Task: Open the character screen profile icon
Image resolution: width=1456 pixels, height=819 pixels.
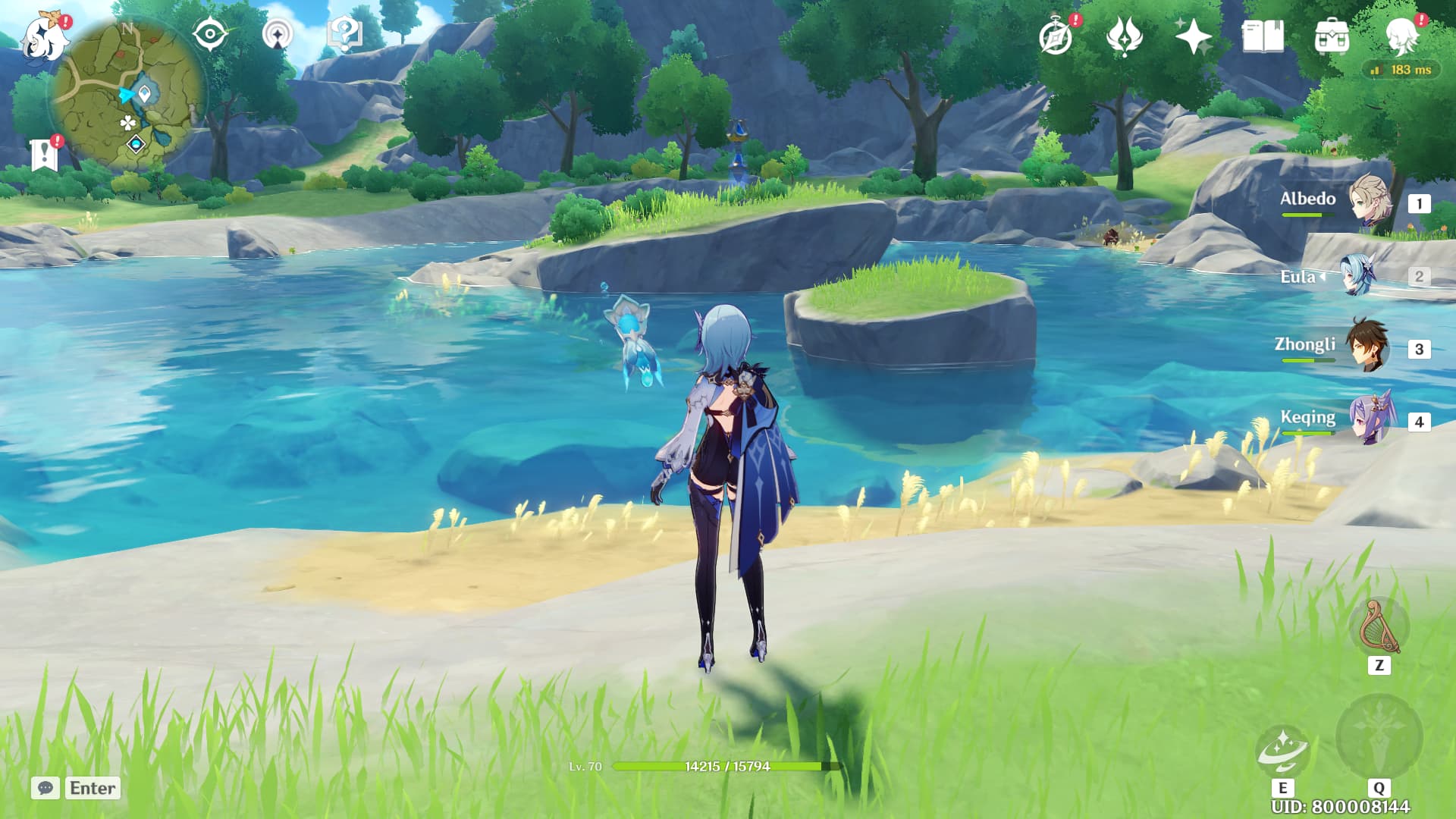Action: (1401, 35)
